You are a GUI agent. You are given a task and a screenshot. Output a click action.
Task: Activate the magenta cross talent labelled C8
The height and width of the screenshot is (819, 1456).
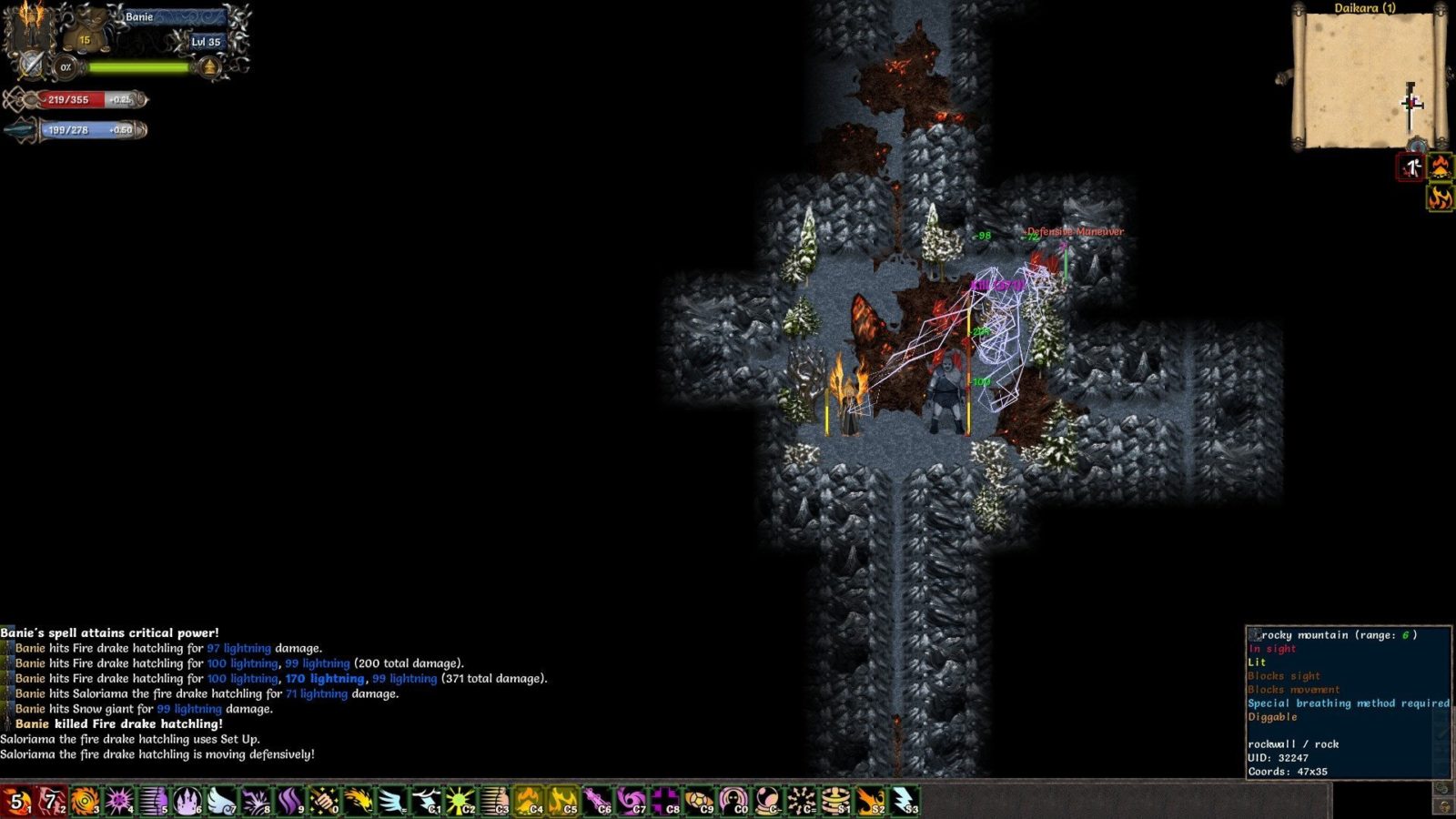point(665,802)
